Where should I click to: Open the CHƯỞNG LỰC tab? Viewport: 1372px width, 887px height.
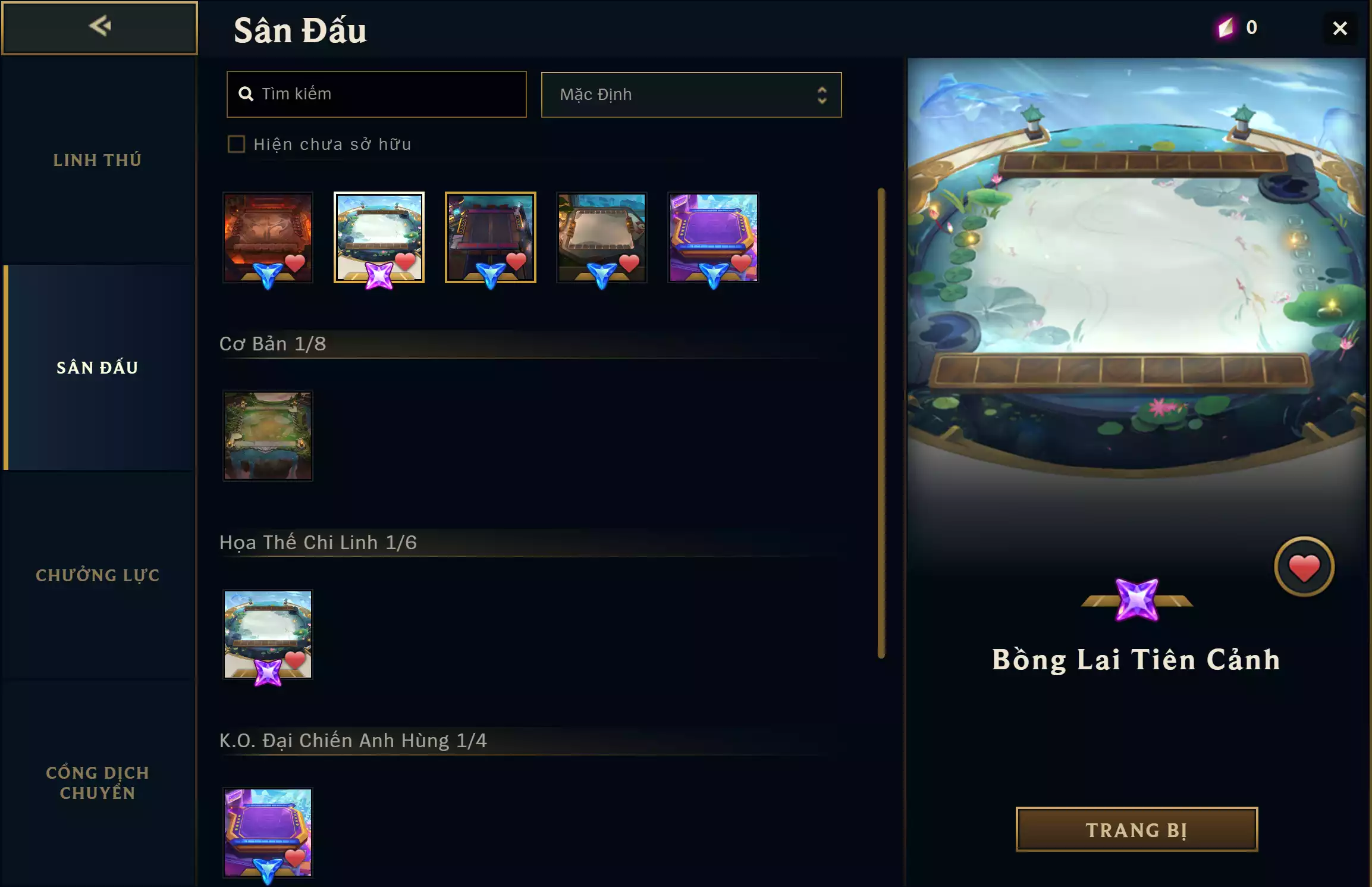click(x=98, y=575)
